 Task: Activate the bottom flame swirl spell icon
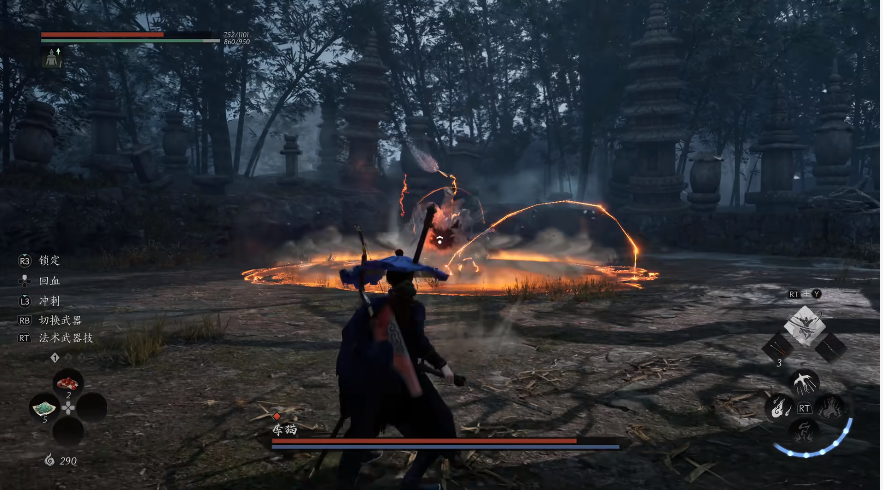pyautogui.click(x=804, y=430)
